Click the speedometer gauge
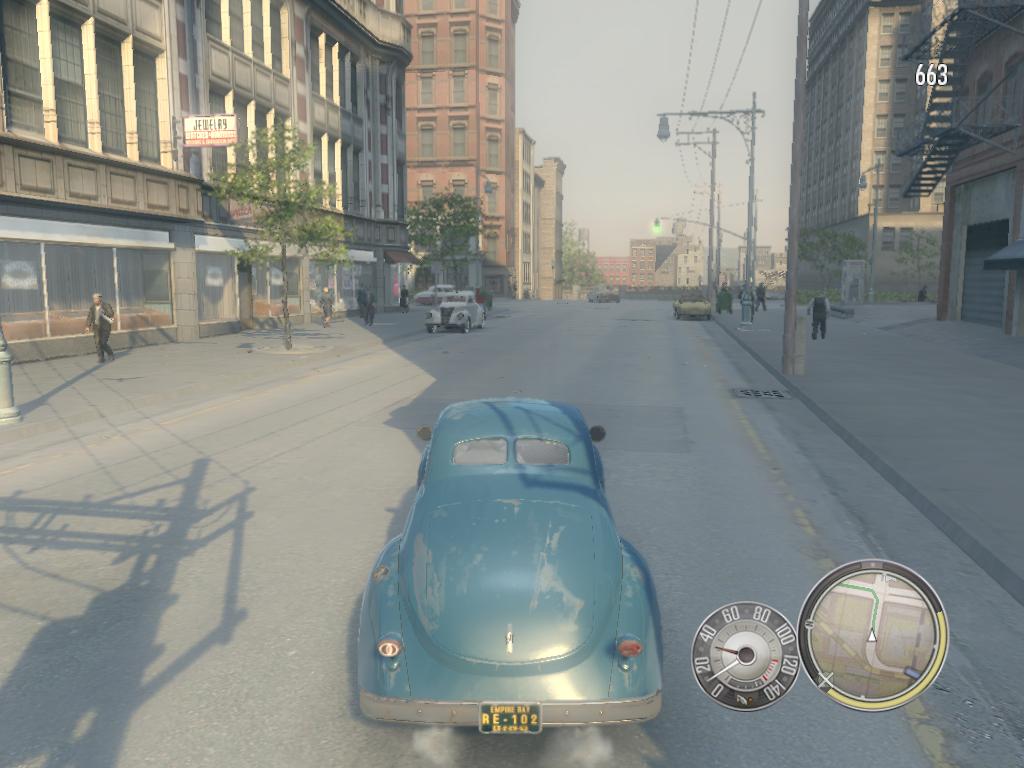The width and height of the screenshot is (1024, 768). 745,655
